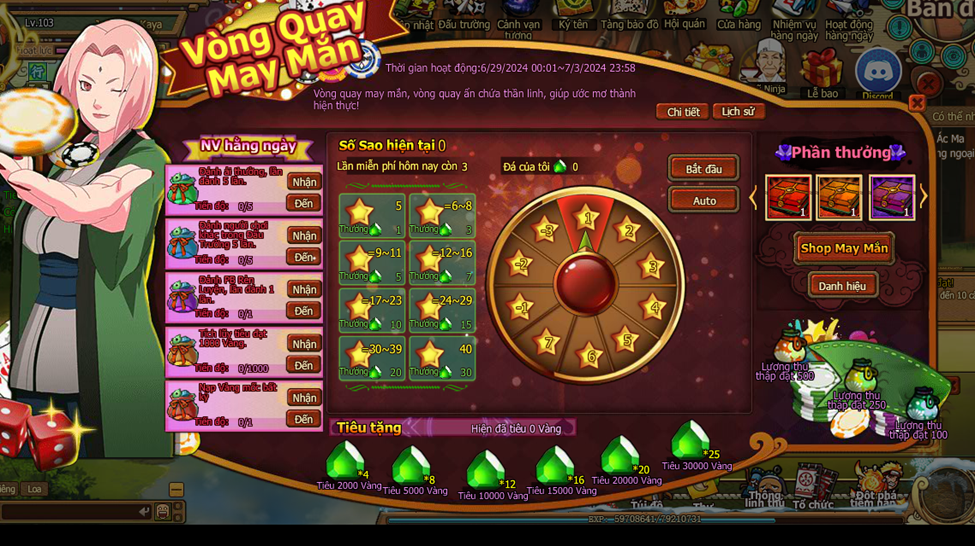
Task: Open the Lễ bao gift box
Action: 823,72
